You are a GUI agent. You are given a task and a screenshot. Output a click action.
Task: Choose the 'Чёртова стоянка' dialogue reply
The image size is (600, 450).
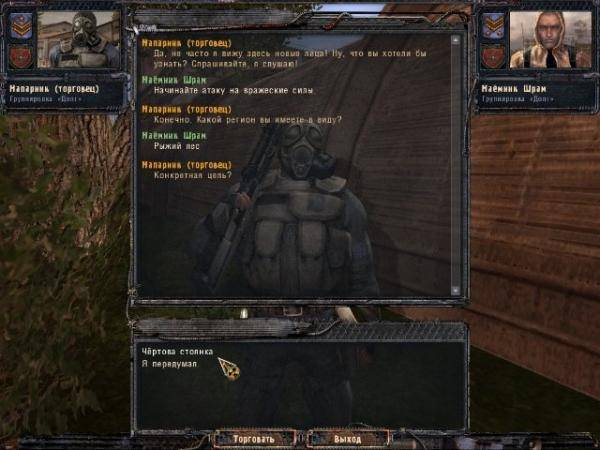click(173, 351)
